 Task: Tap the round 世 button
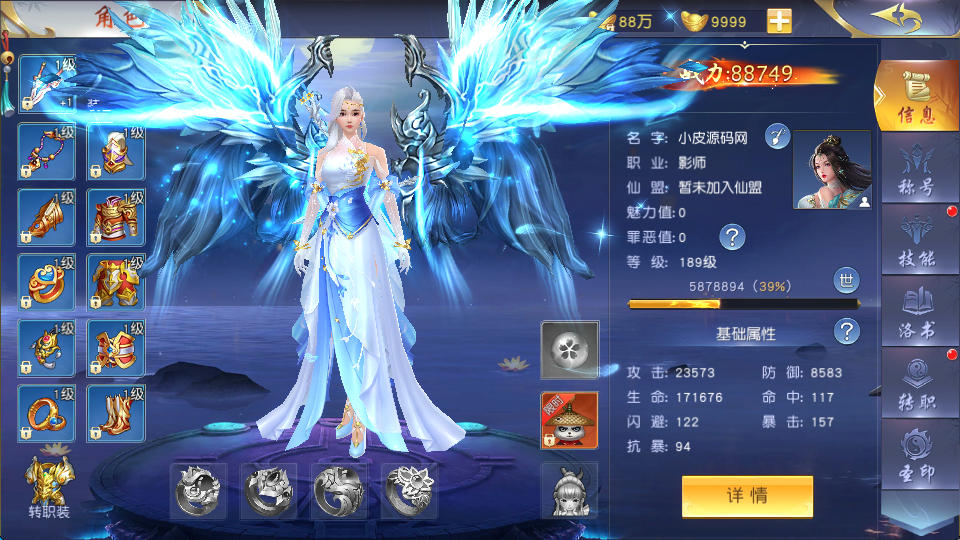[x=845, y=281]
